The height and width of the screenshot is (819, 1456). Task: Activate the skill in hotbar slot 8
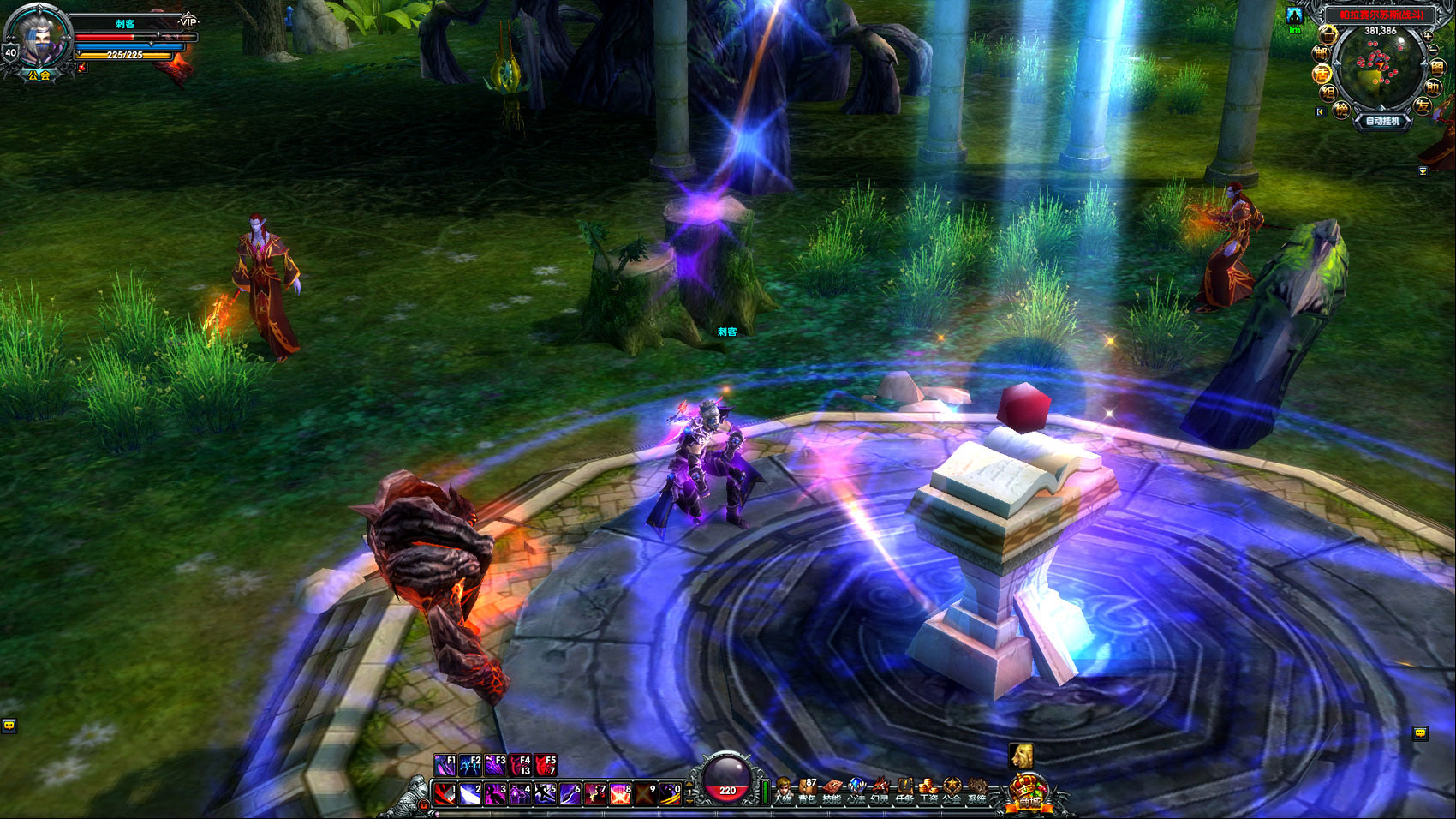point(619,794)
